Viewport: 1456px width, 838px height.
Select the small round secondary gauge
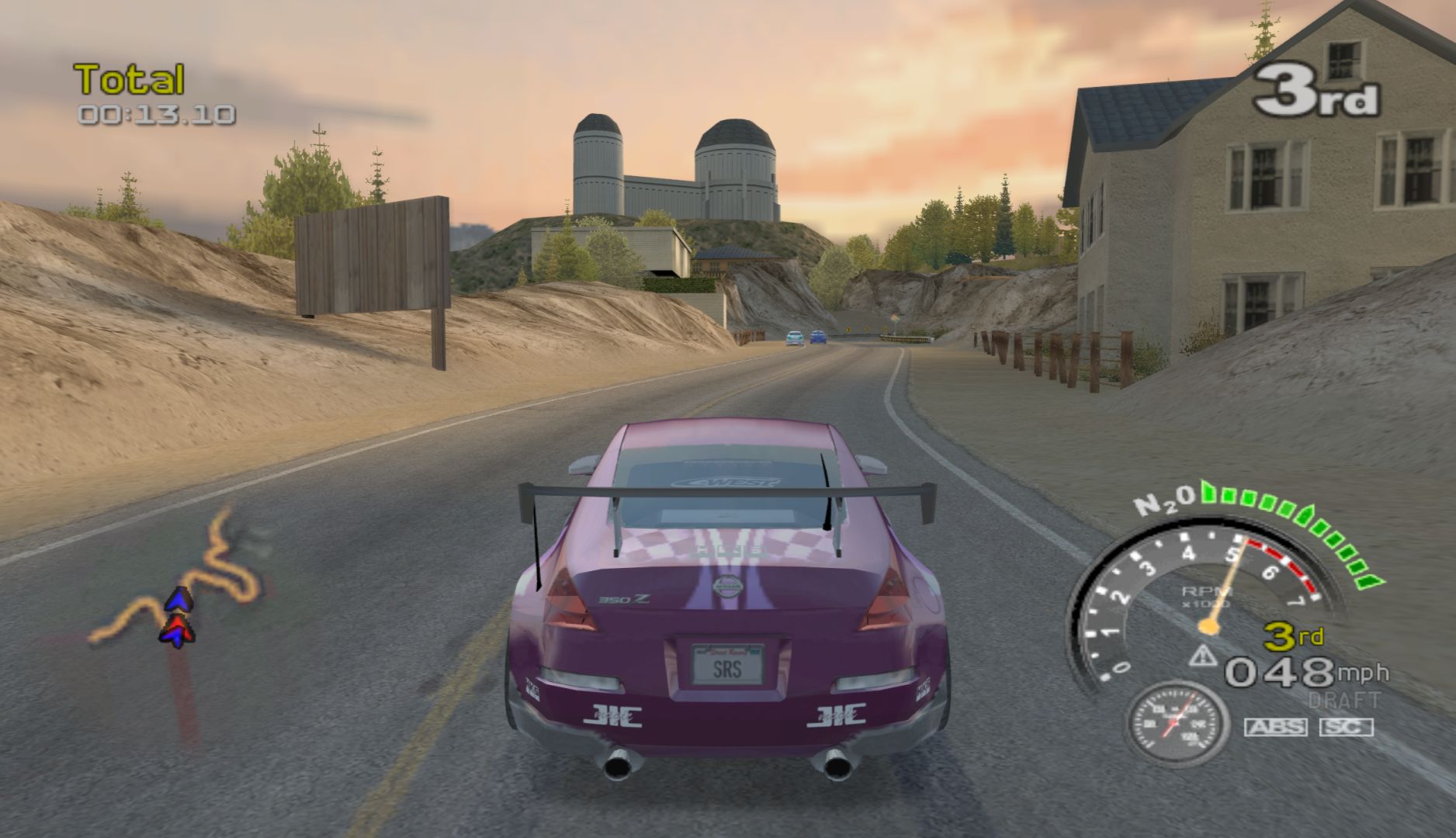coord(1177,723)
